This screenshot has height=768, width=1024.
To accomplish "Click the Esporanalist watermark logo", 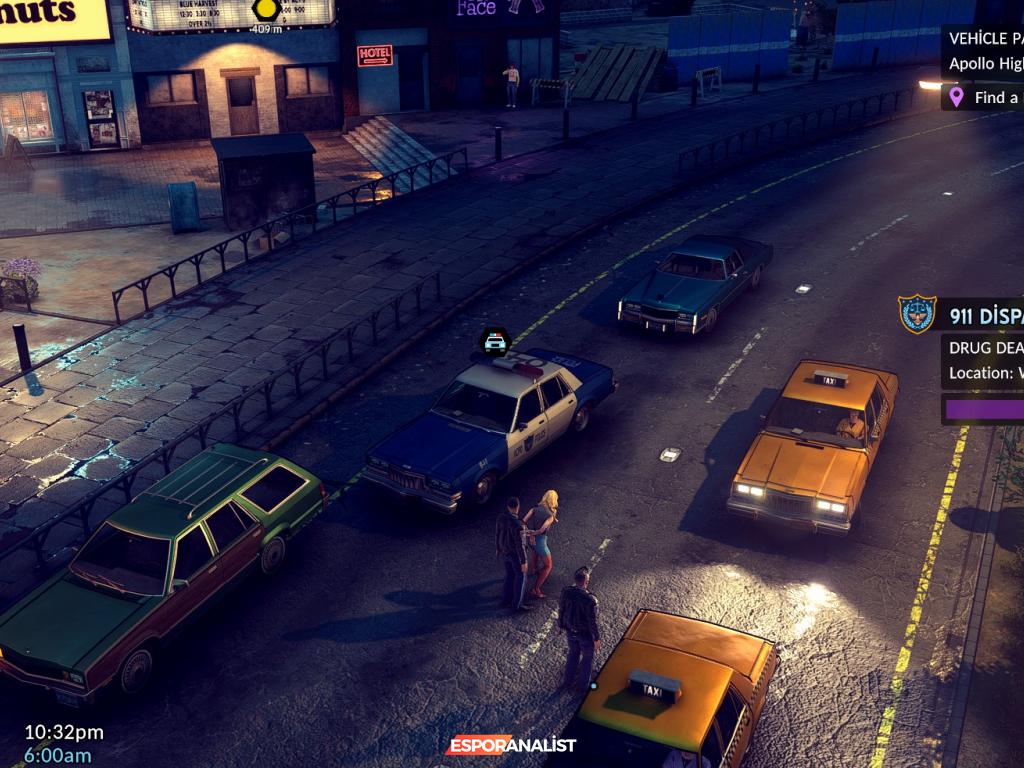I will [x=511, y=745].
